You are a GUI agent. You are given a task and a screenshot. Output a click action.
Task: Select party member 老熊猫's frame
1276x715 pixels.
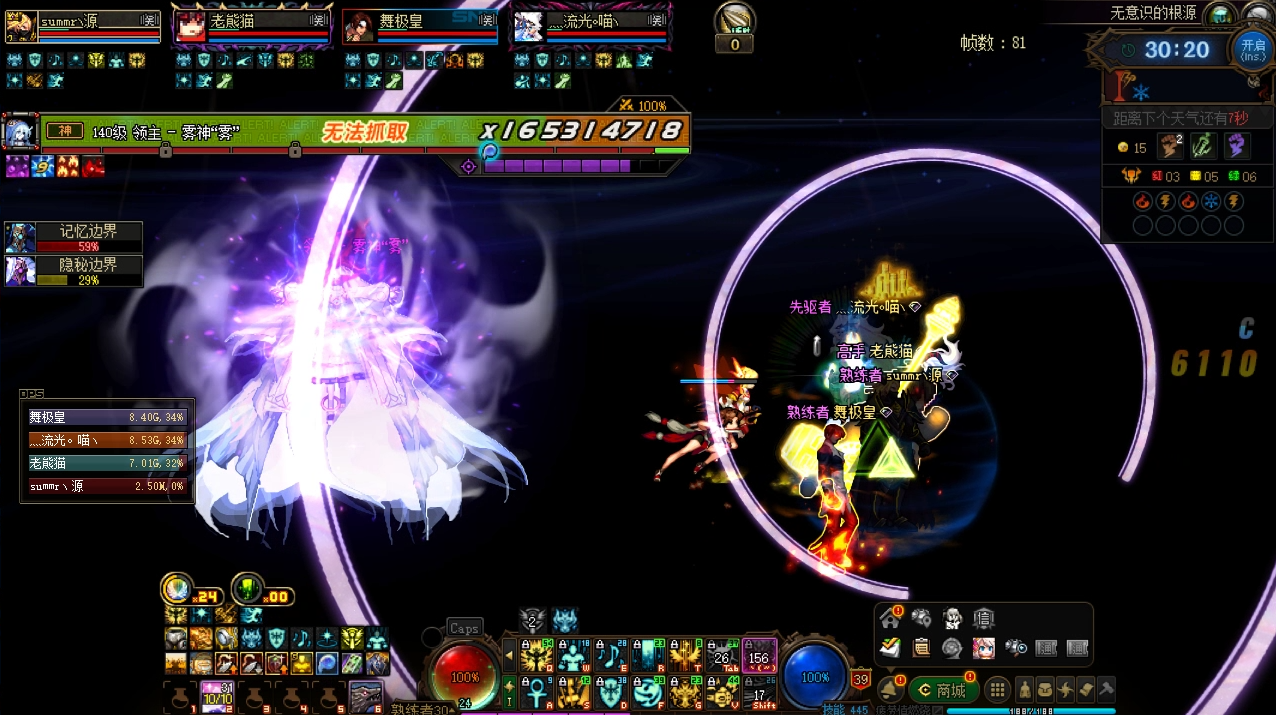[253, 26]
